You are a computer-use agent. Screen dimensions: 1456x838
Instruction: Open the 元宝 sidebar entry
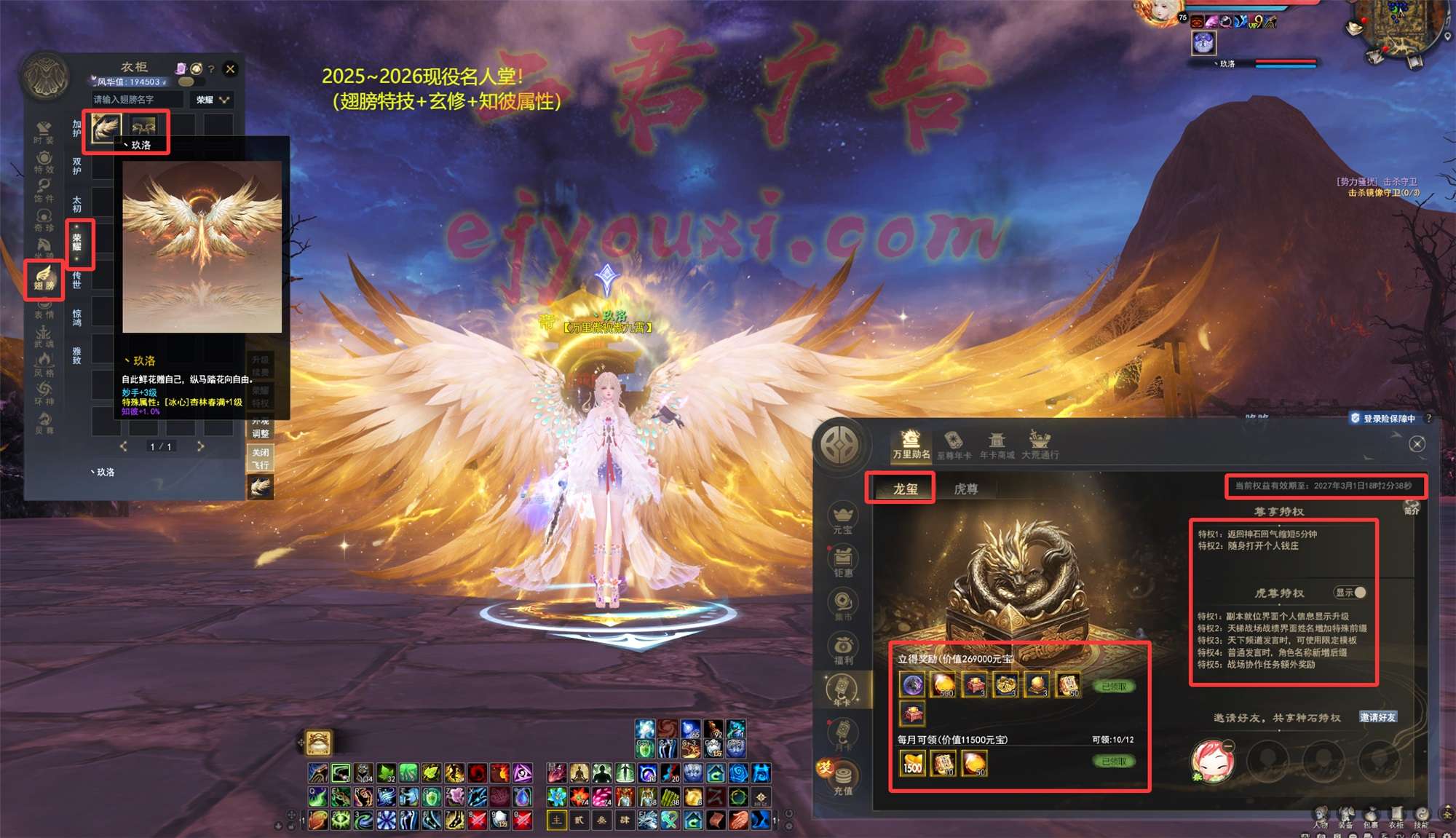(x=843, y=518)
